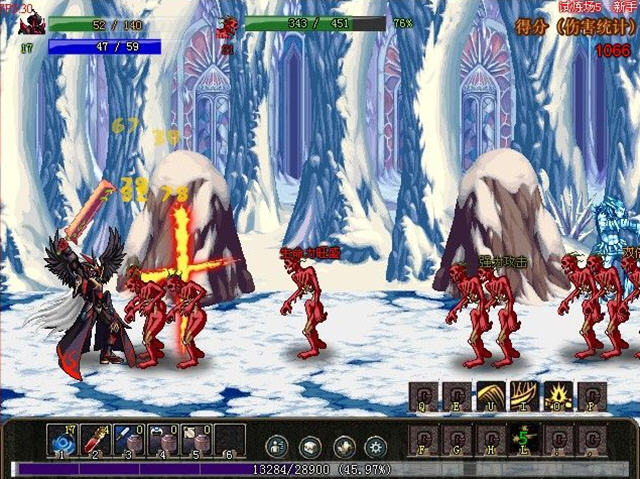
Task: Select the blue-handled item in slot 3
Action: [129, 440]
